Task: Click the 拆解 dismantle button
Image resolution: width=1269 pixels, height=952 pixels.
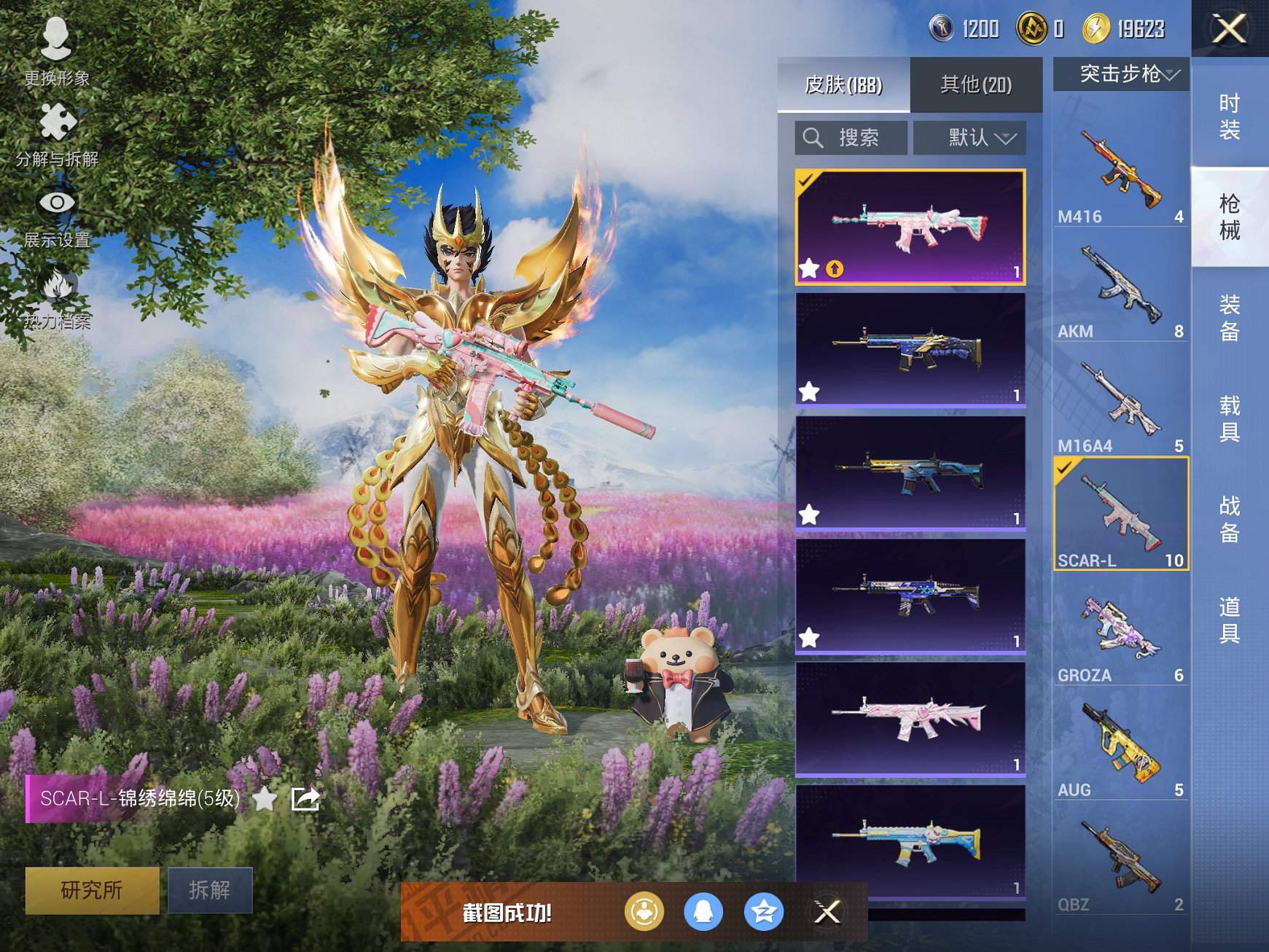Action: click(x=210, y=889)
